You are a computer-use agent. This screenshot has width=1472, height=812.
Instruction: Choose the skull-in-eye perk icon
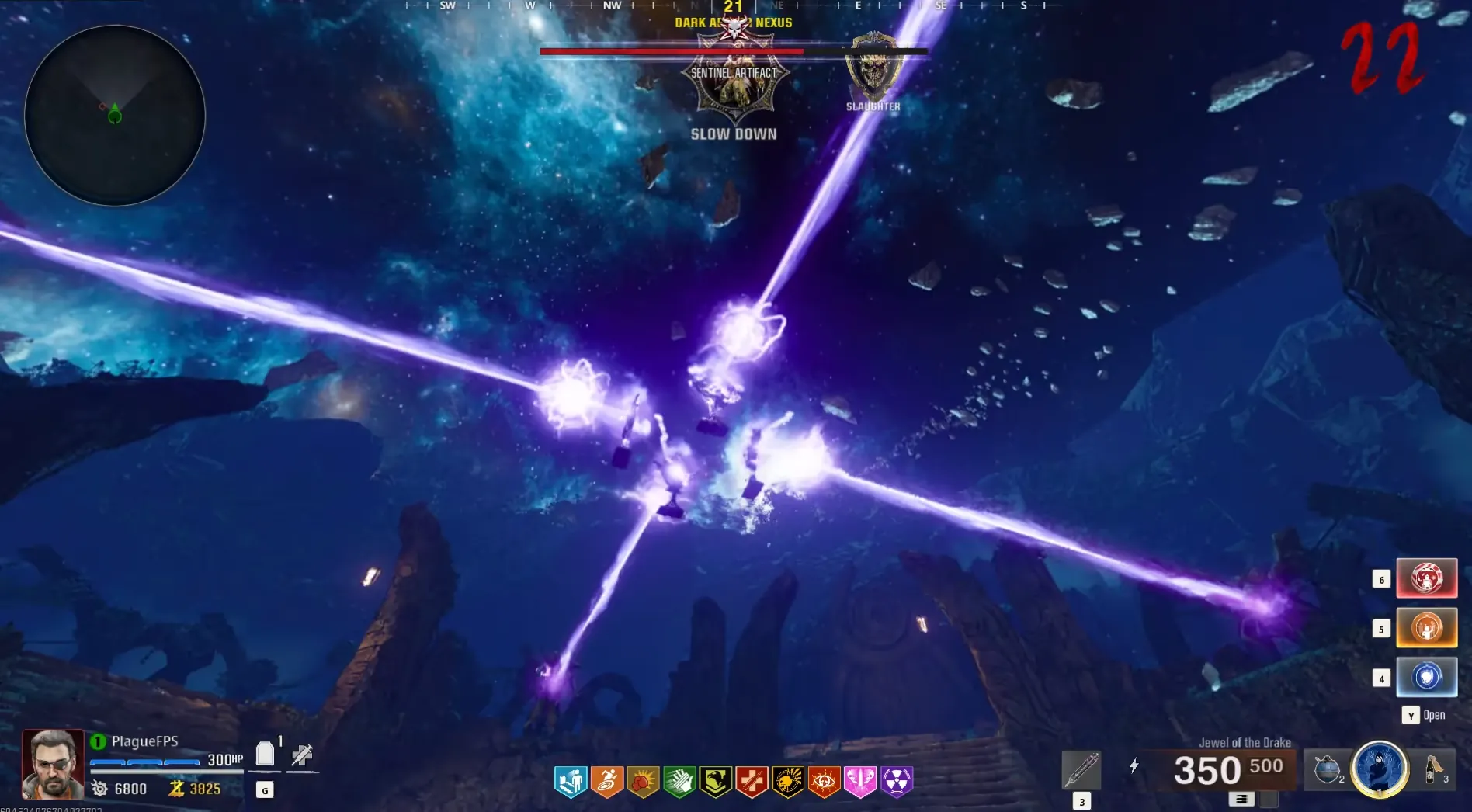pyautogui.click(x=824, y=782)
